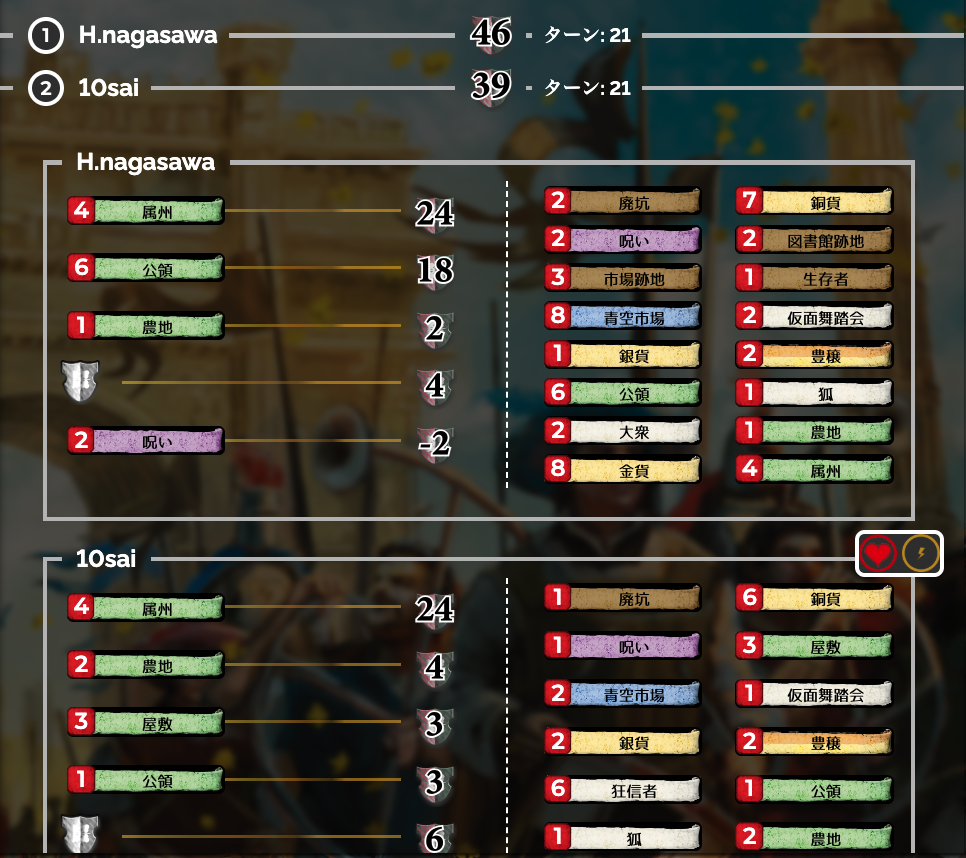Select H.nagasawa's 廃坑 card label
Screen dimensions: 966x858
click(634, 202)
